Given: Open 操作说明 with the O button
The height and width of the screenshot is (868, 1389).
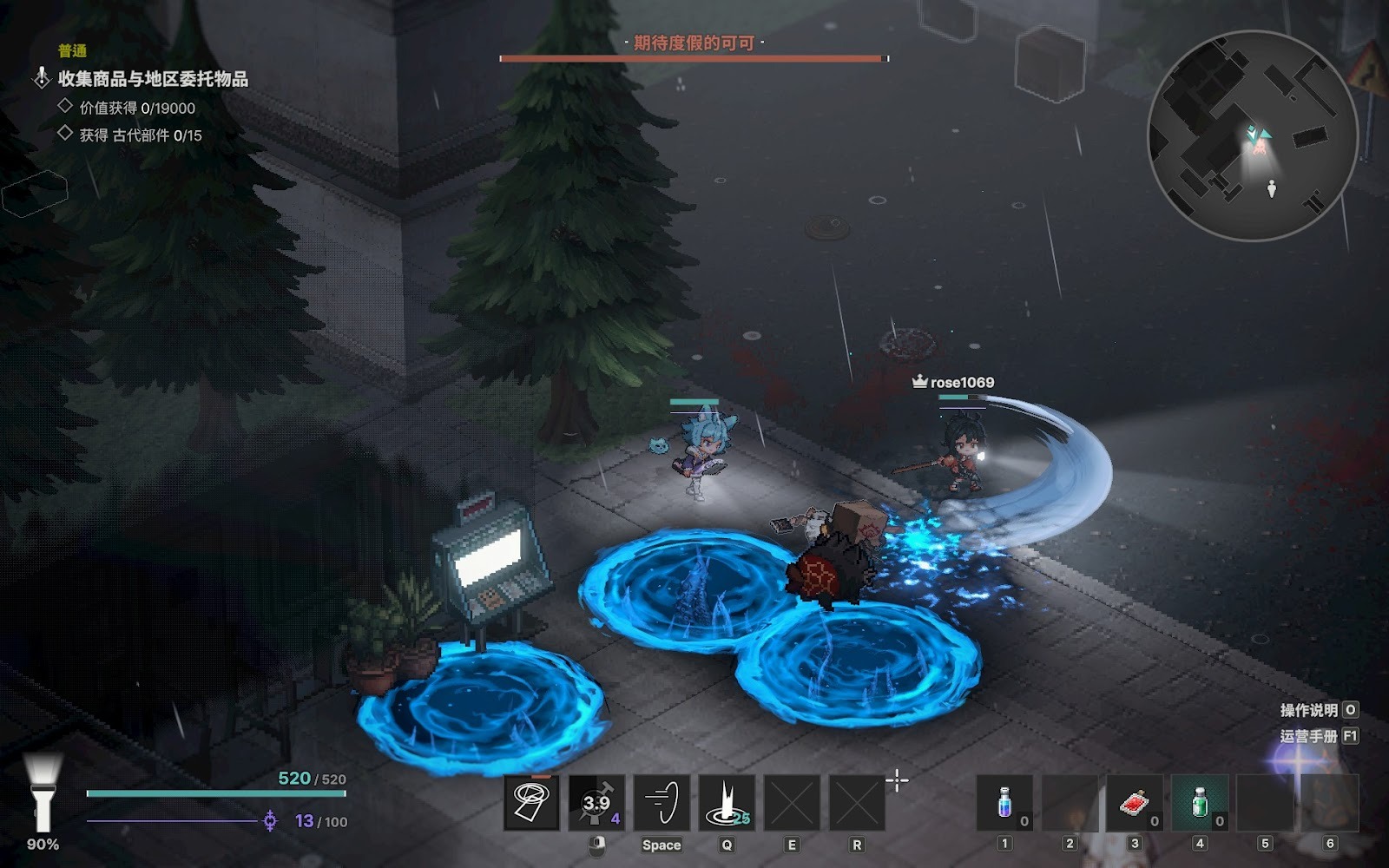Looking at the screenshot, I should (x=1349, y=708).
